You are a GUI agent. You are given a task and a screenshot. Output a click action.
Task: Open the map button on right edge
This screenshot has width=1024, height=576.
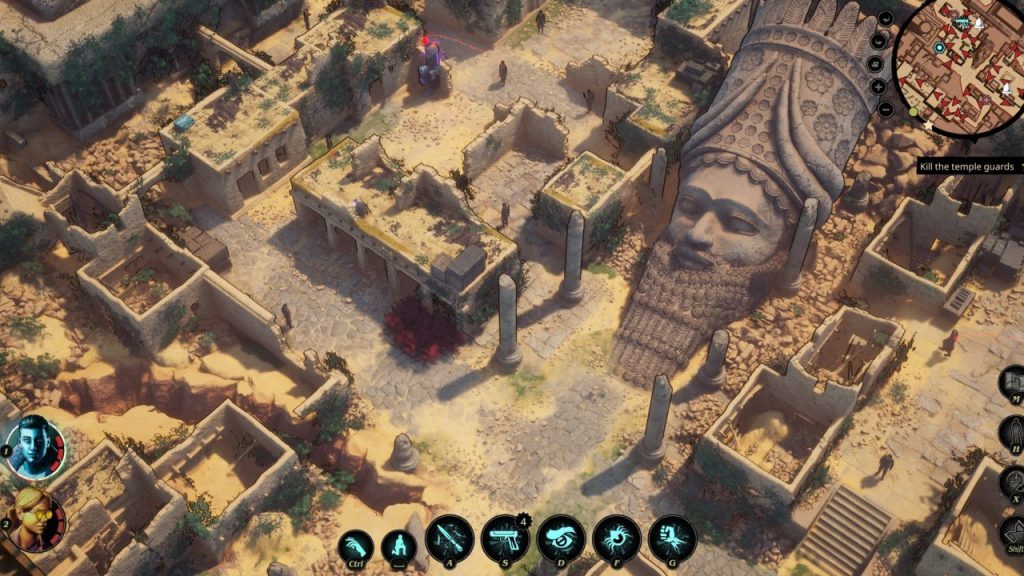pos(1012,383)
